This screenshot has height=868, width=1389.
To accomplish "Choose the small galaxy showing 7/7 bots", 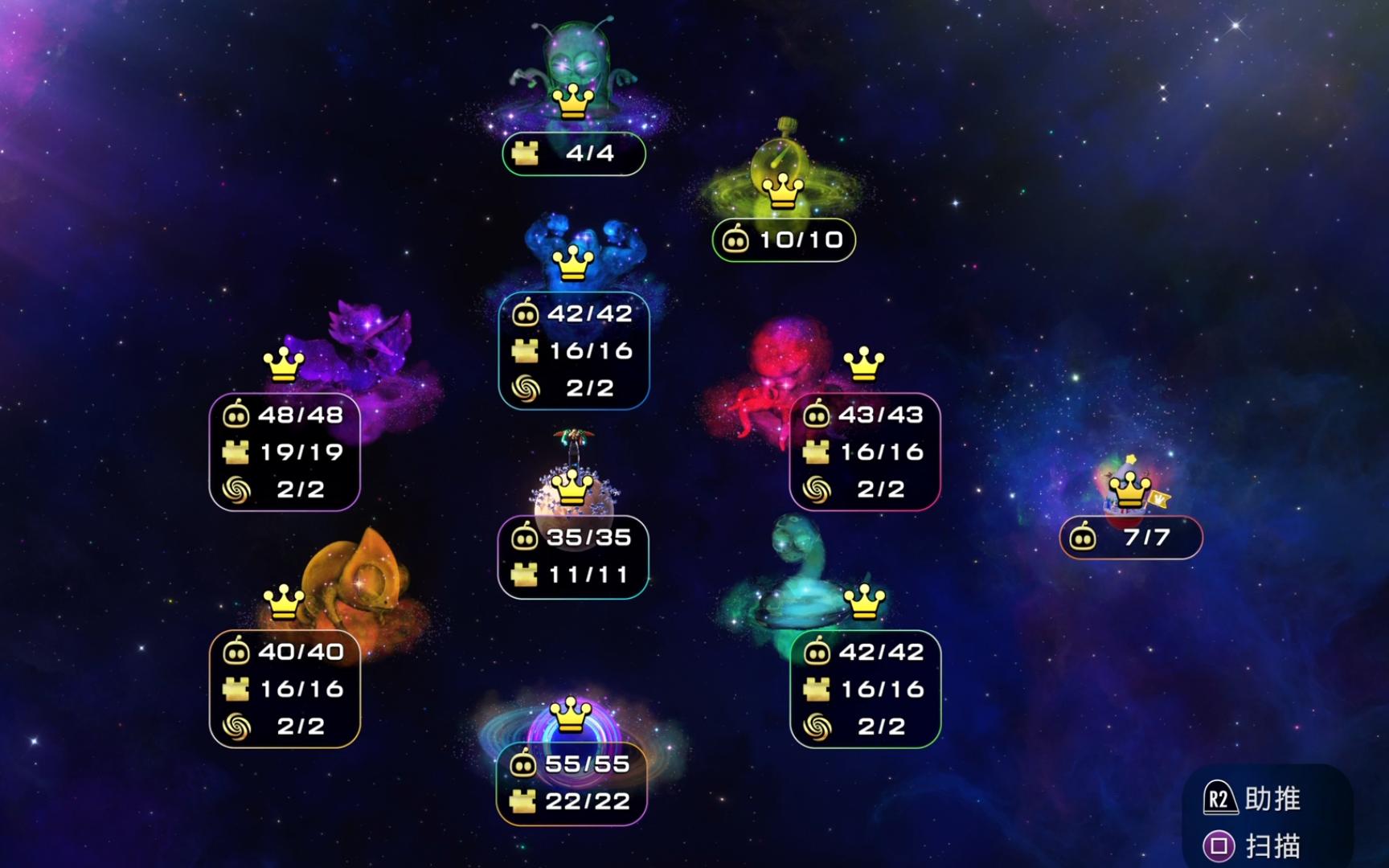I will 1129,486.
